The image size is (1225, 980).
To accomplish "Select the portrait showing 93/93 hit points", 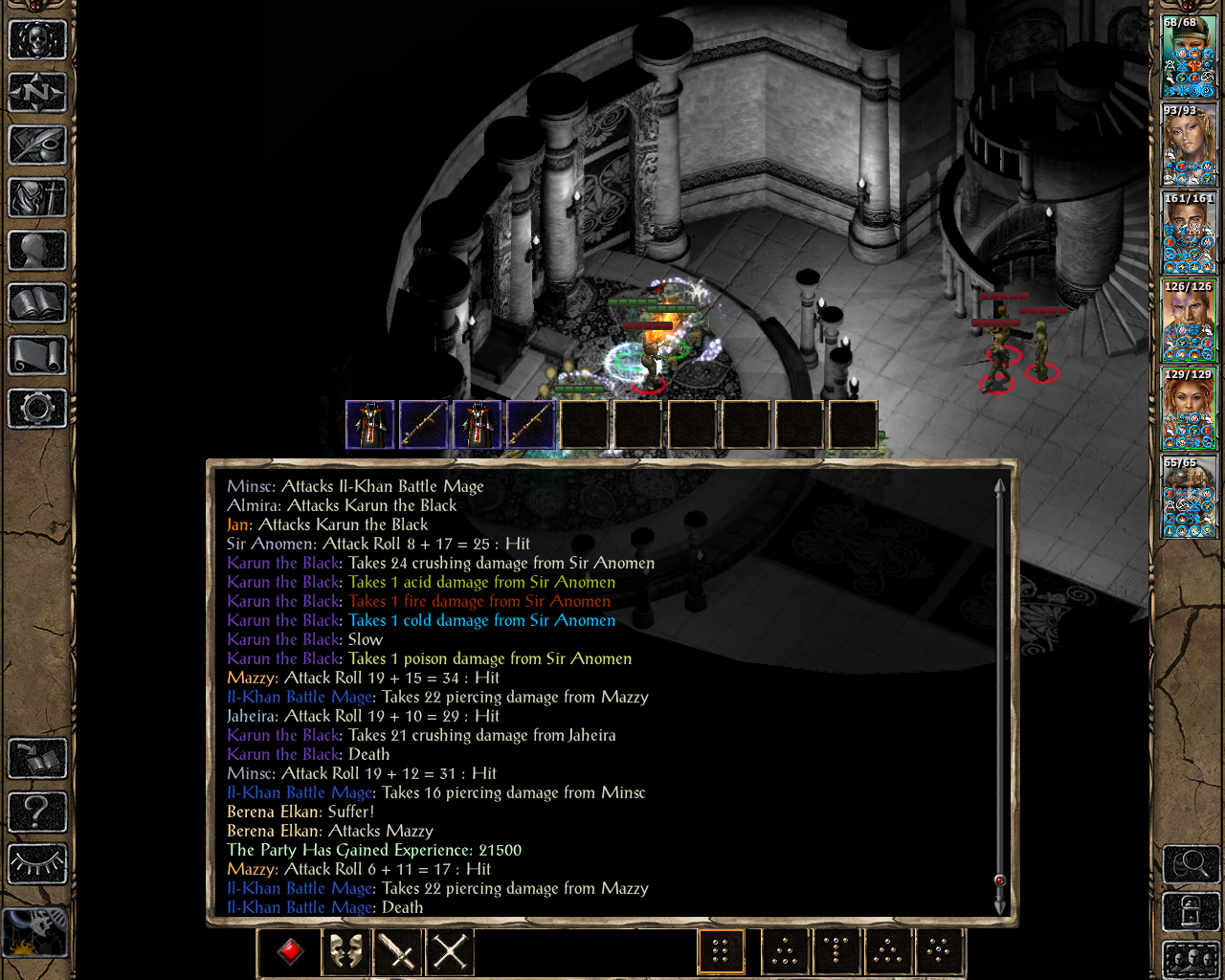I will coord(1189,145).
